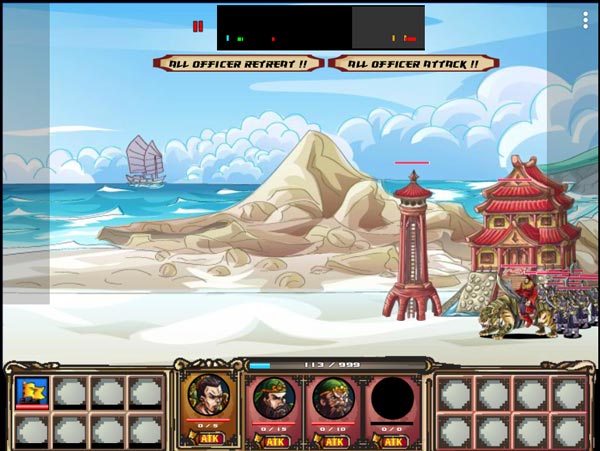
Task: Toggle ATK under the green-headband officer
Action: [331, 439]
